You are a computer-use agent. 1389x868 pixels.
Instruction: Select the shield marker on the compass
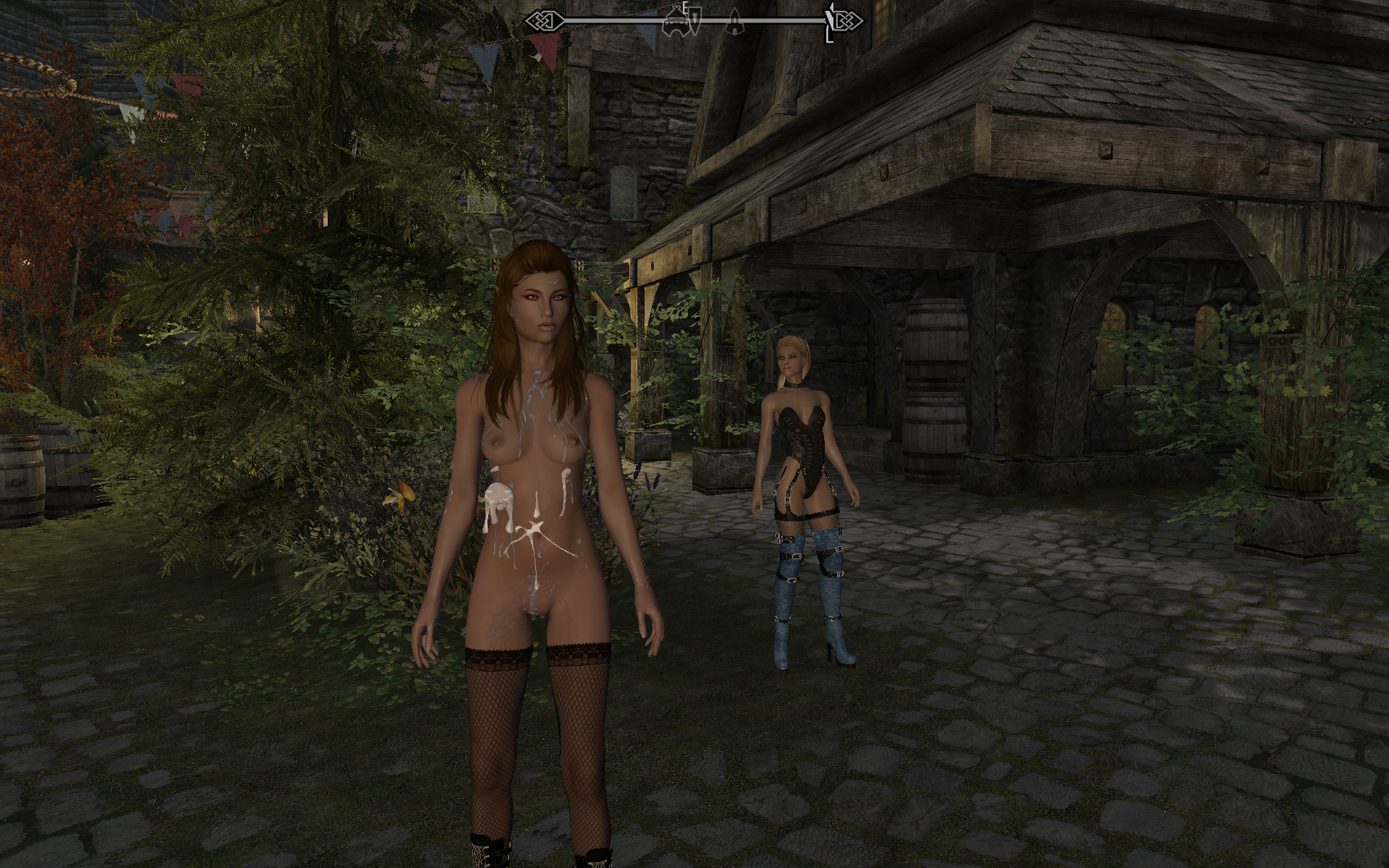point(694,22)
